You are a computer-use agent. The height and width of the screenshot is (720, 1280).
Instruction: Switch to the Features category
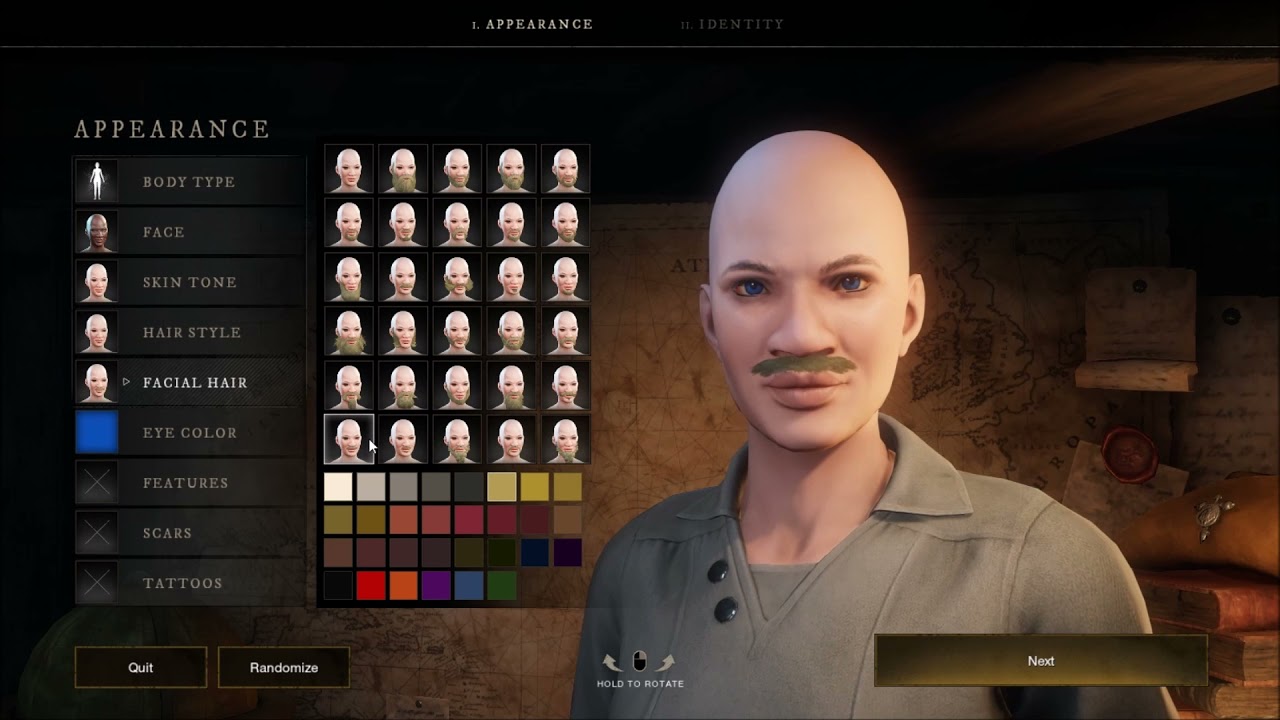click(186, 482)
